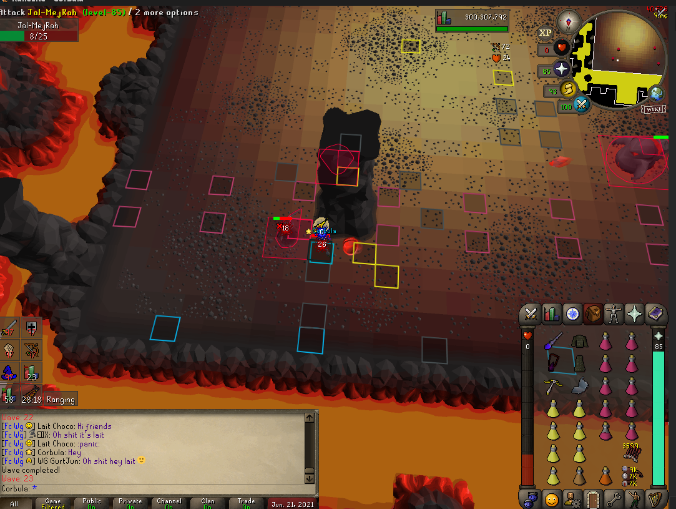This screenshot has height=509, width=676.
Task: Select the All chat tab
Action: (x=15, y=503)
